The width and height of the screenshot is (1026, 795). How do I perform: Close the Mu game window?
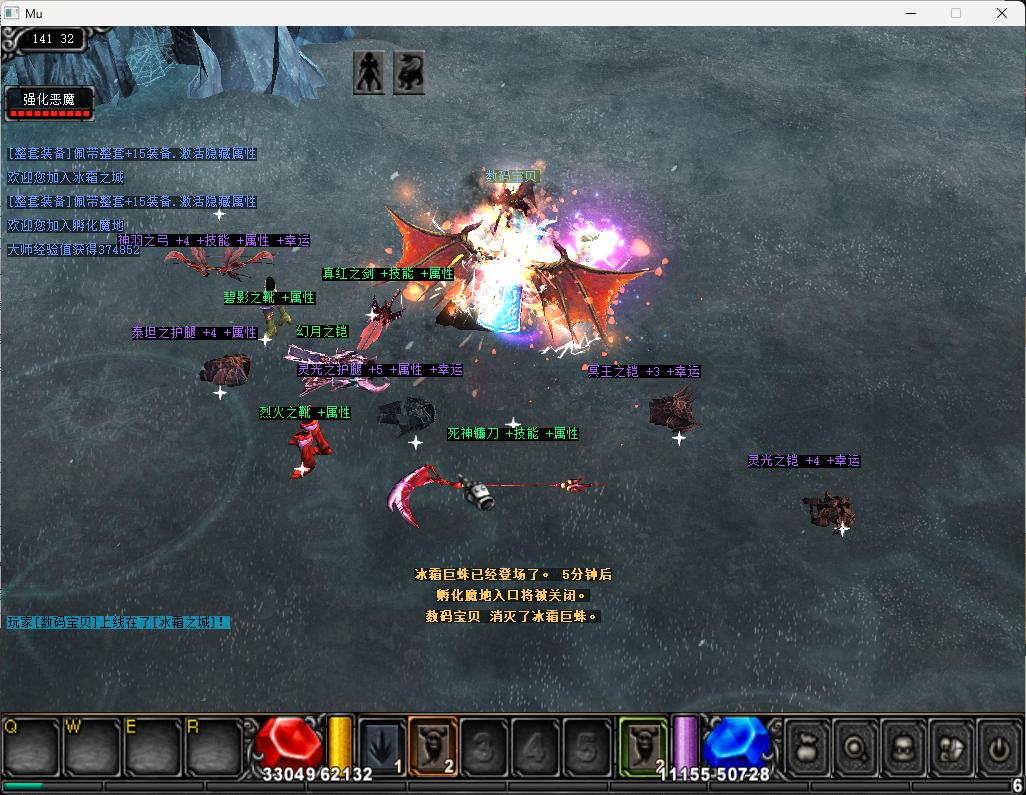tap(1002, 13)
